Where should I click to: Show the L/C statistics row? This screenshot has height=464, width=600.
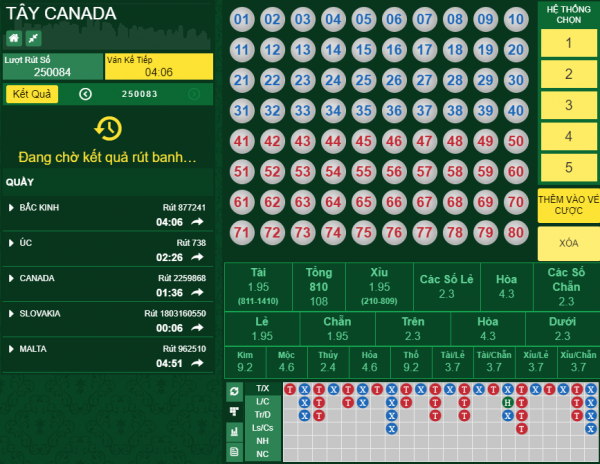(x=262, y=401)
